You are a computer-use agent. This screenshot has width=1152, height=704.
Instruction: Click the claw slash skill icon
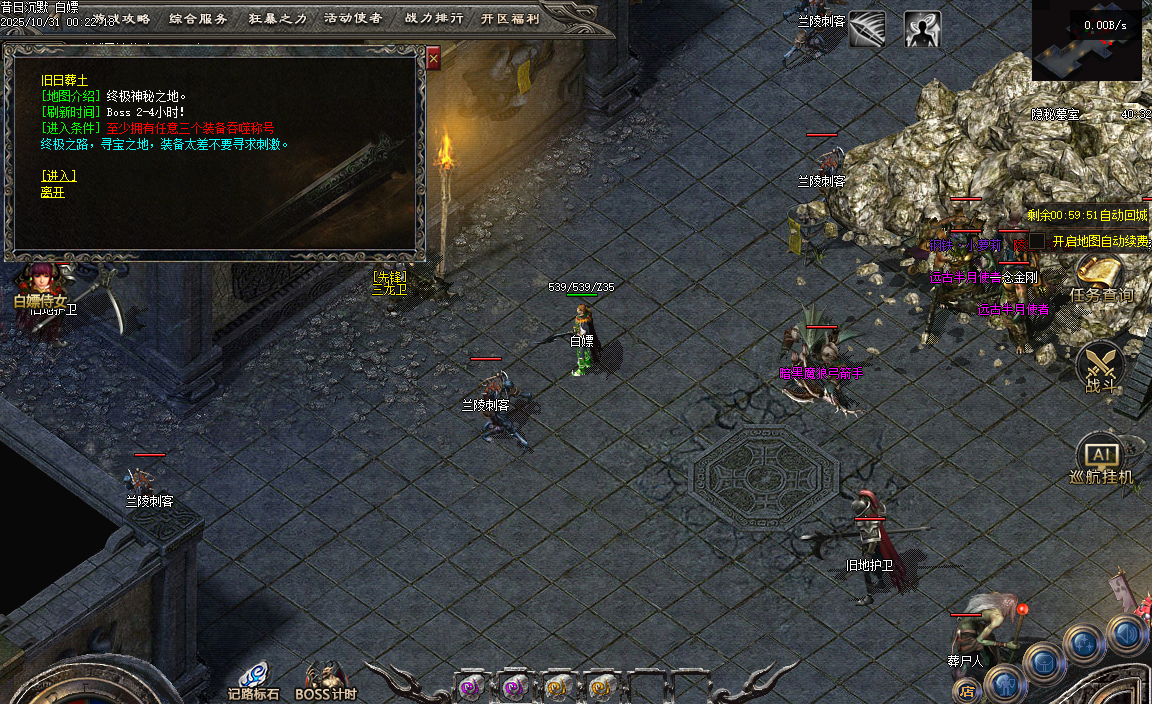click(x=867, y=29)
